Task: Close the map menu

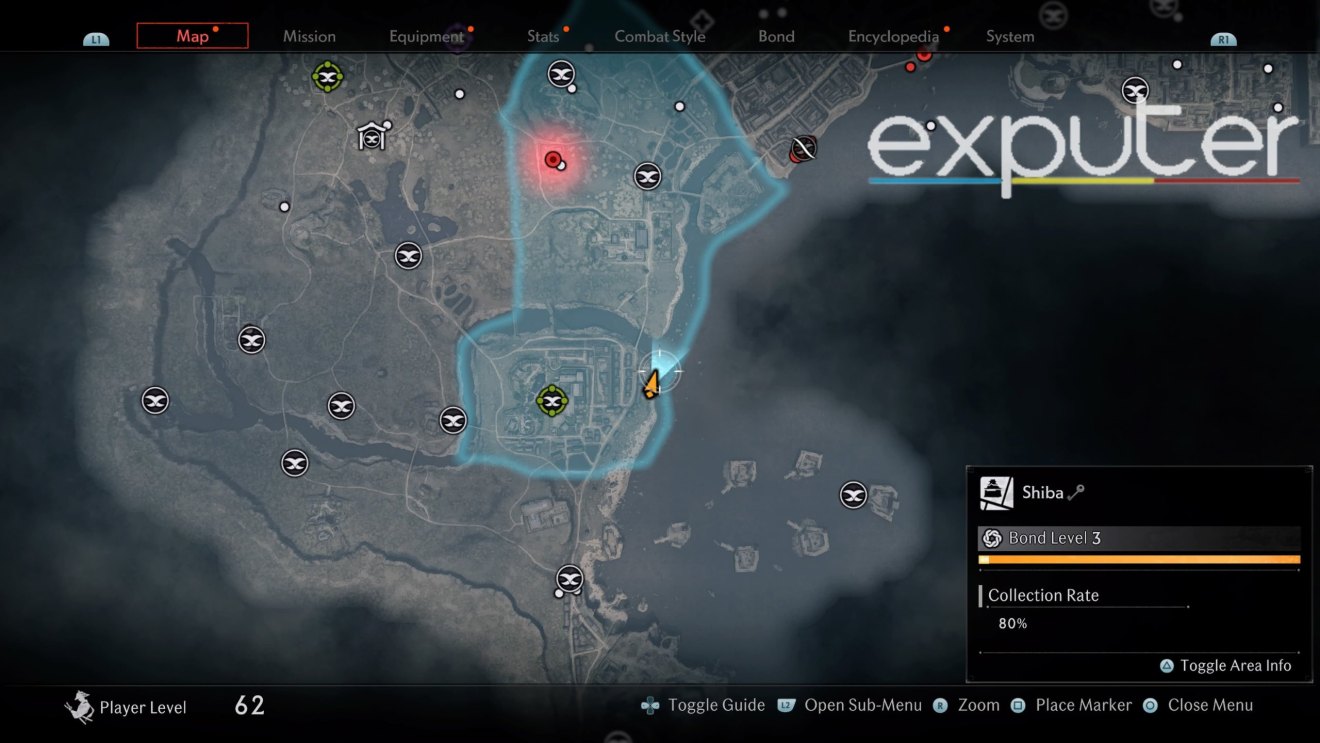Action: pyautogui.click(x=1149, y=705)
